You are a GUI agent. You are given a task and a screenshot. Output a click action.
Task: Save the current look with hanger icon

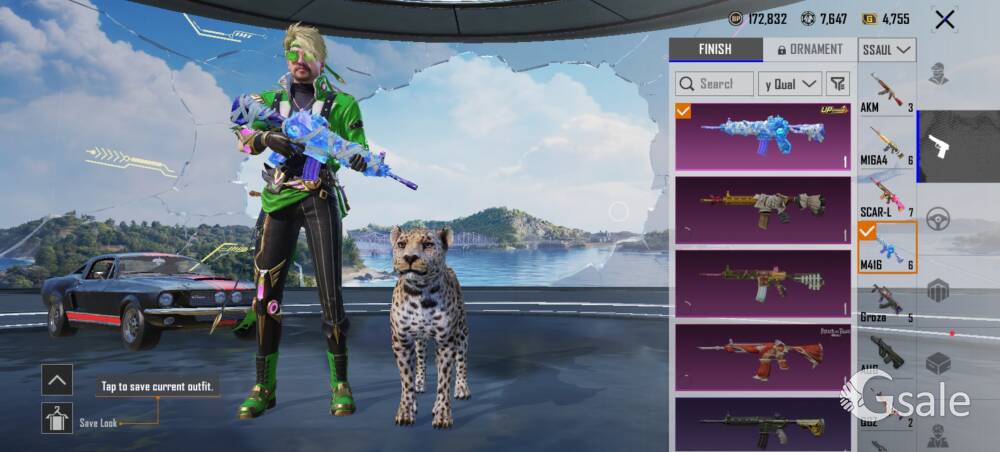pos(57,418)
